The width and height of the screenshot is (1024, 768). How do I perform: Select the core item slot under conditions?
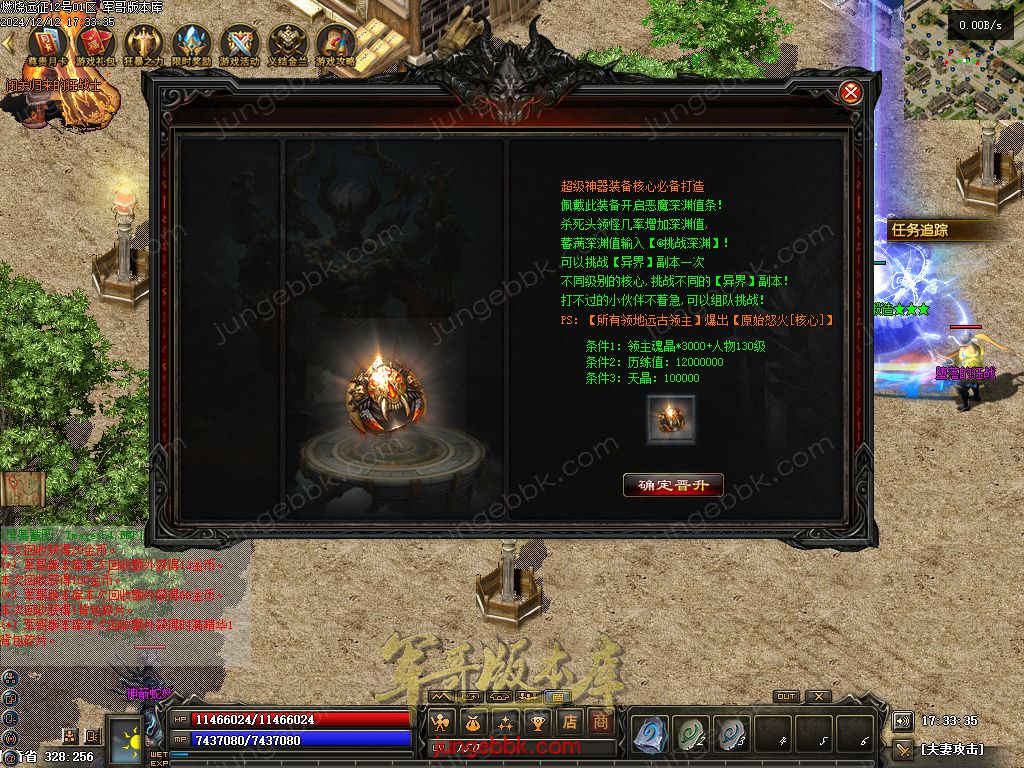[x=670, y=419]
